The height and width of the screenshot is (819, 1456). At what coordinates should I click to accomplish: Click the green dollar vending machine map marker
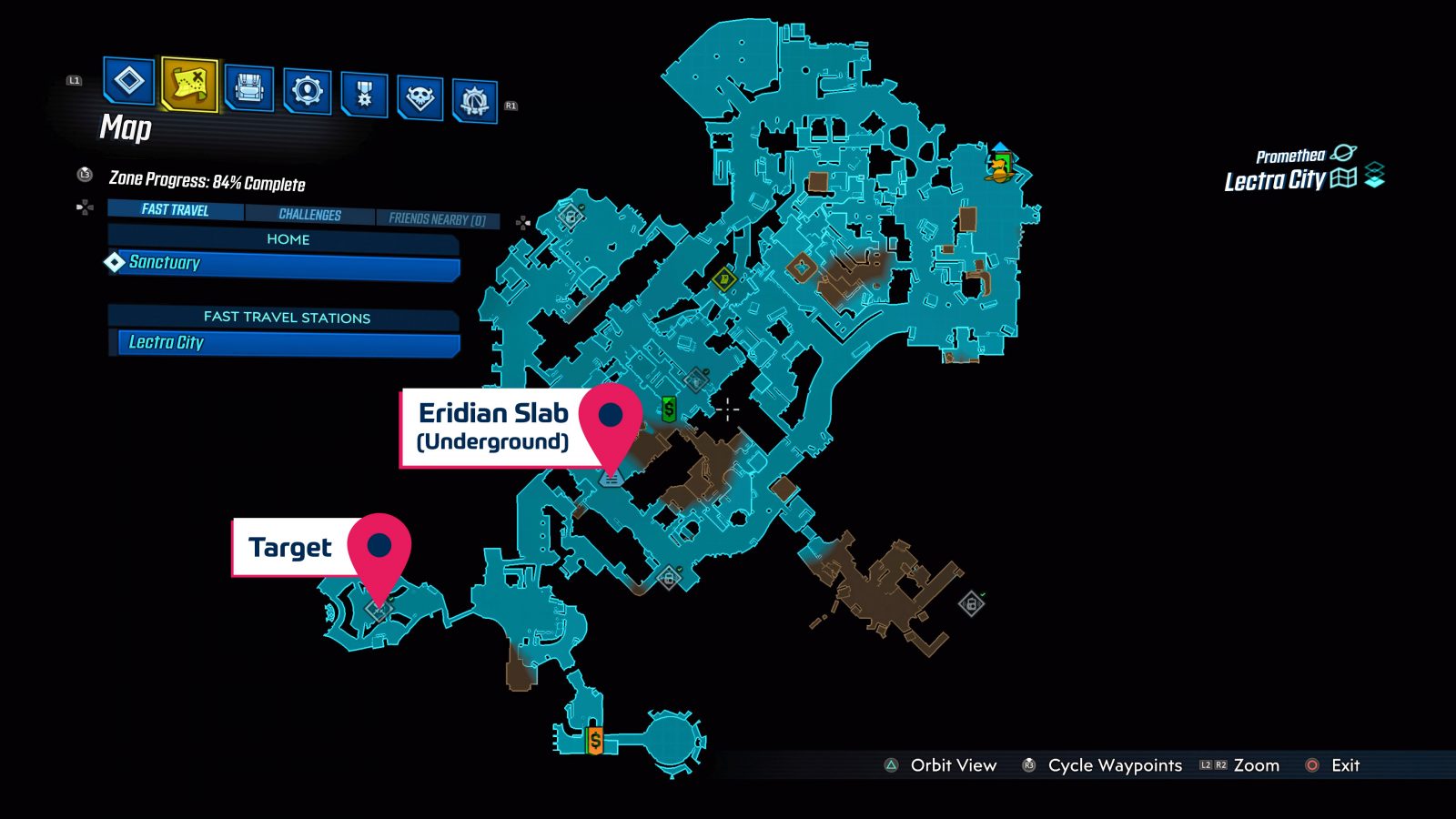[x=670, y=409]
